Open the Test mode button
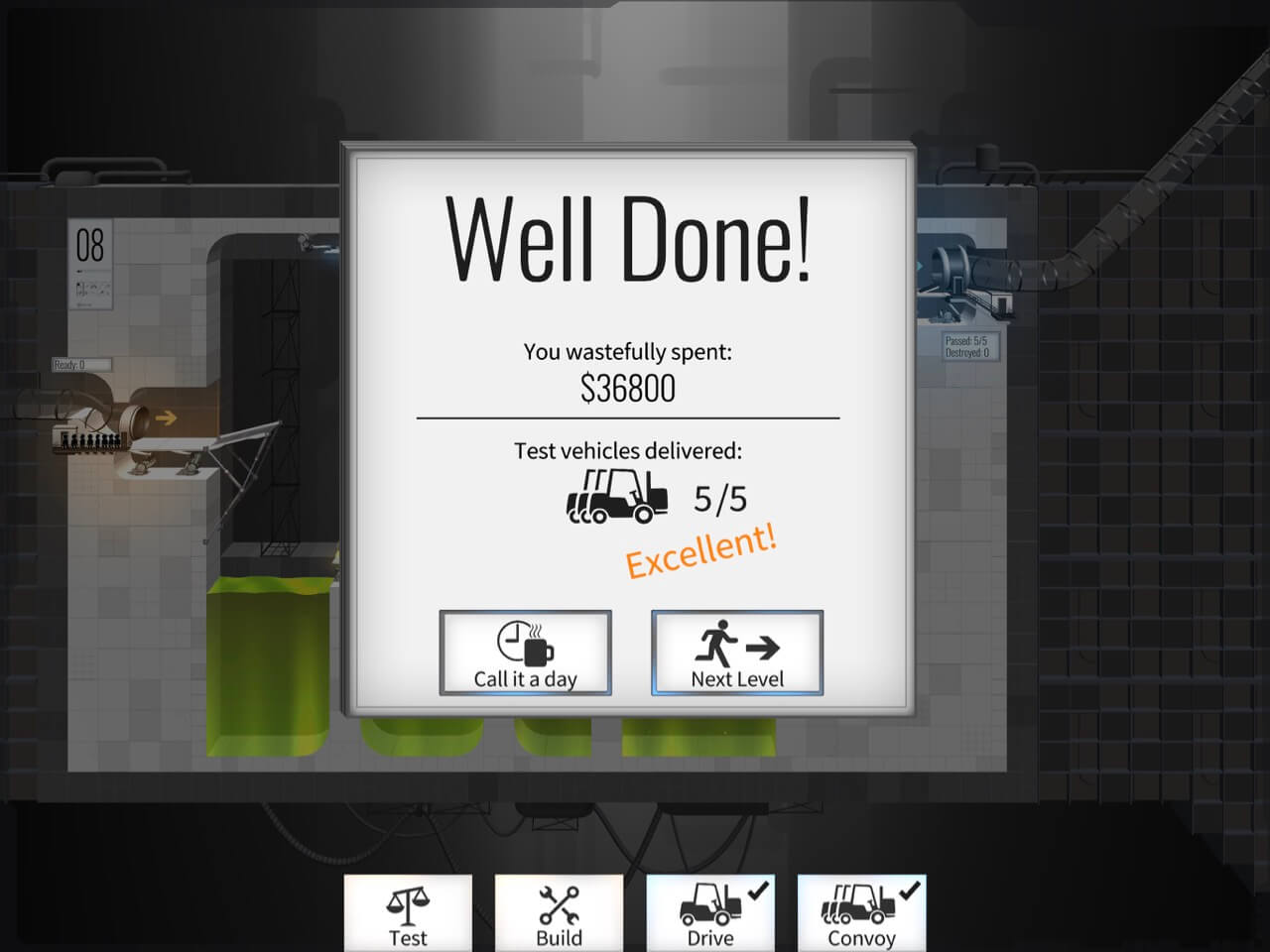Viewport: 1270px width, 952px height. pos(408,913)
